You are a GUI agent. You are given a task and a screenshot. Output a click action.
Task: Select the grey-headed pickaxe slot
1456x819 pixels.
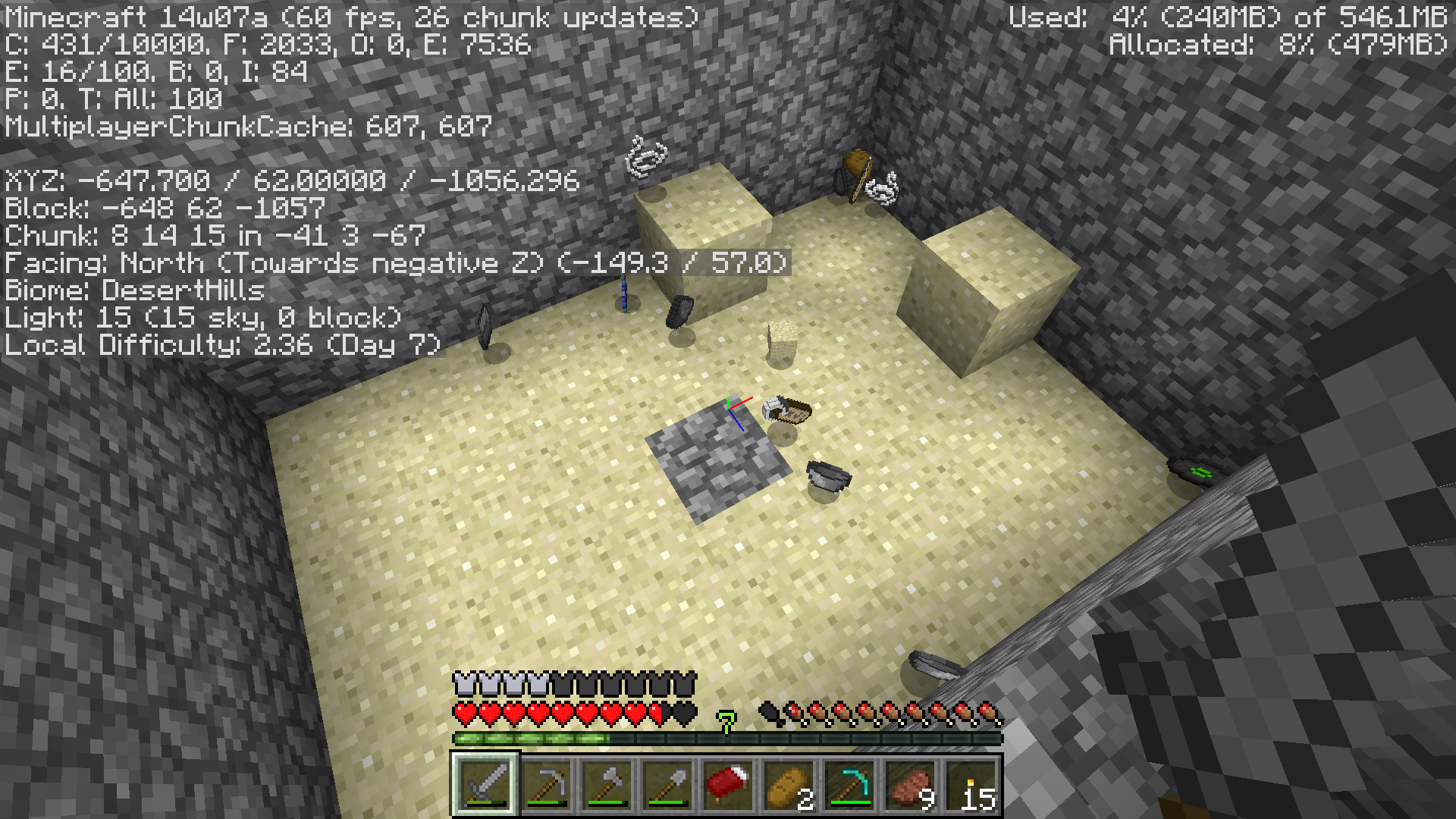pyautogui.click(x=546, y=785)
